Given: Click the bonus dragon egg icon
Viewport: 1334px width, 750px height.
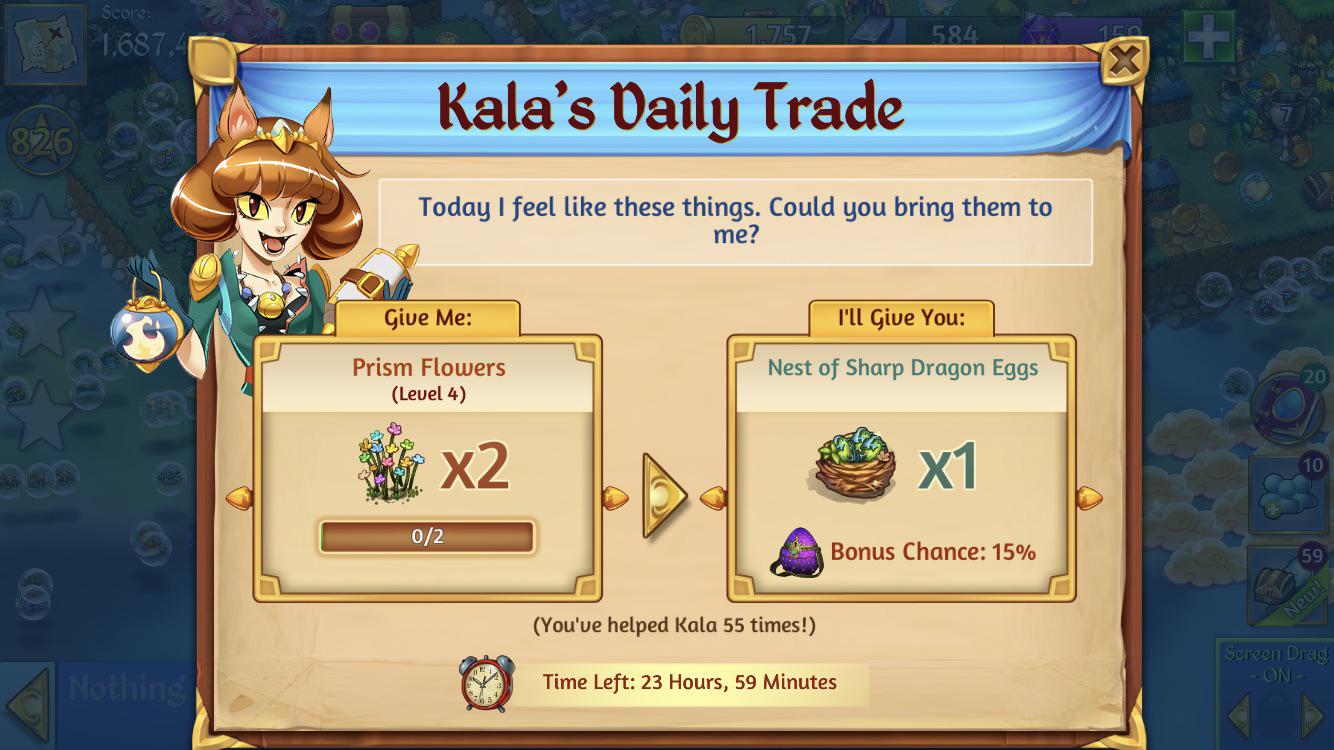Looking at the screenshot, I should pyautogui.click(x=796, y=553).
